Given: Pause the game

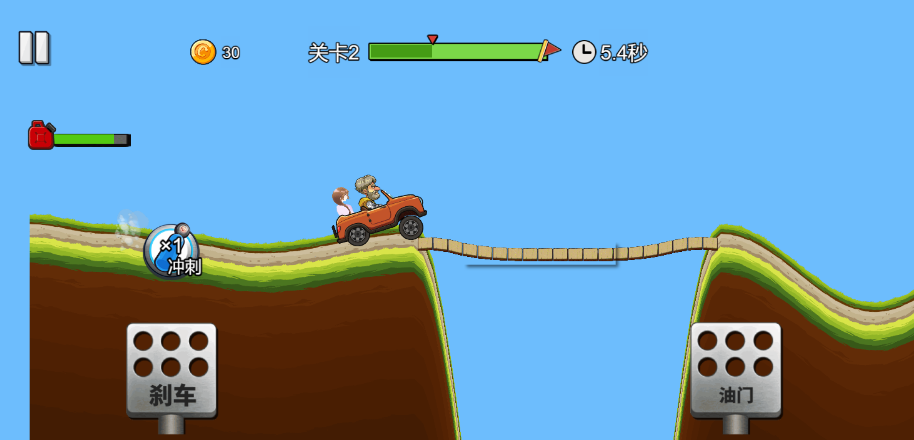Looking at the screenshot, I should pos(33,47).
